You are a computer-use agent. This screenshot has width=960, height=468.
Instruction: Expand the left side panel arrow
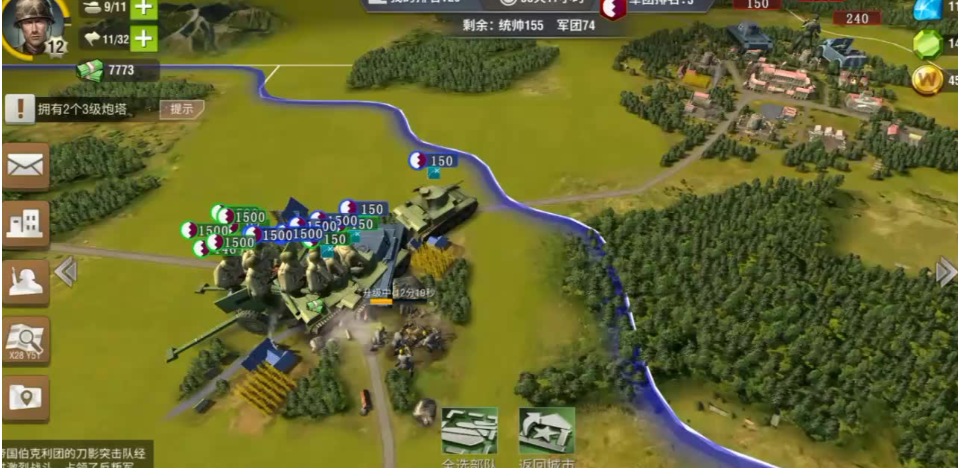tap(66, 272)
